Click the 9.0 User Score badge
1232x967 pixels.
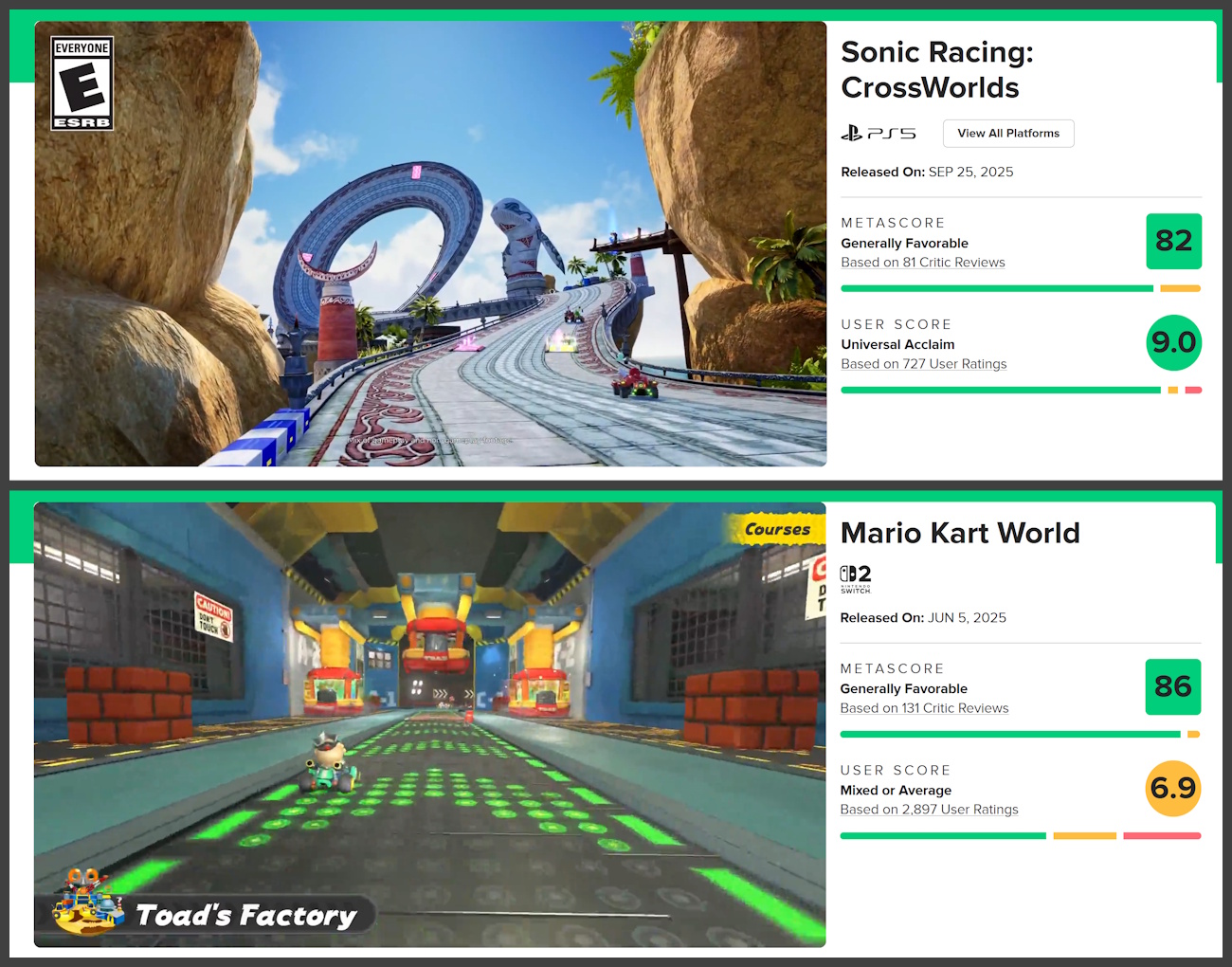pyautogui.click(x=1174, y=343)
